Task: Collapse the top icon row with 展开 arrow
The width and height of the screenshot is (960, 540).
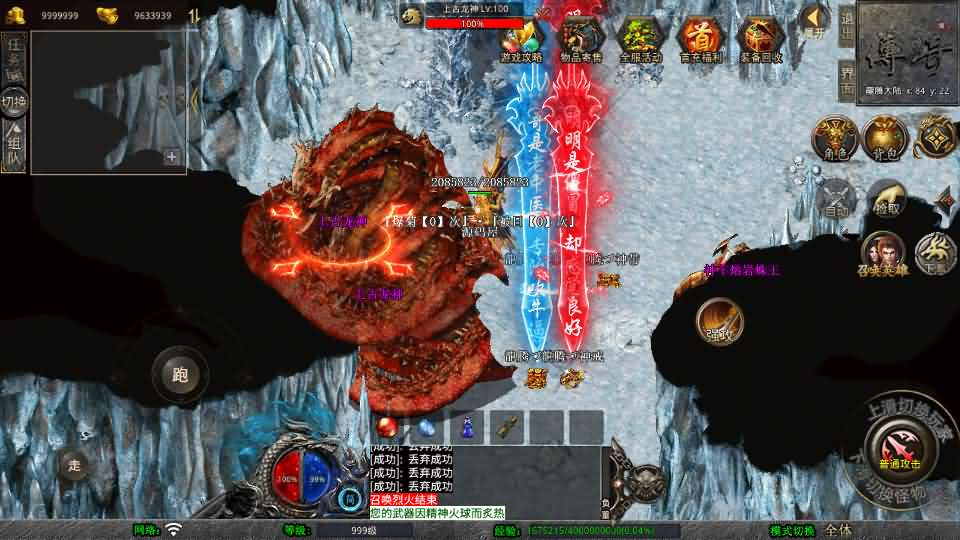Action: [x=815, y=20]
